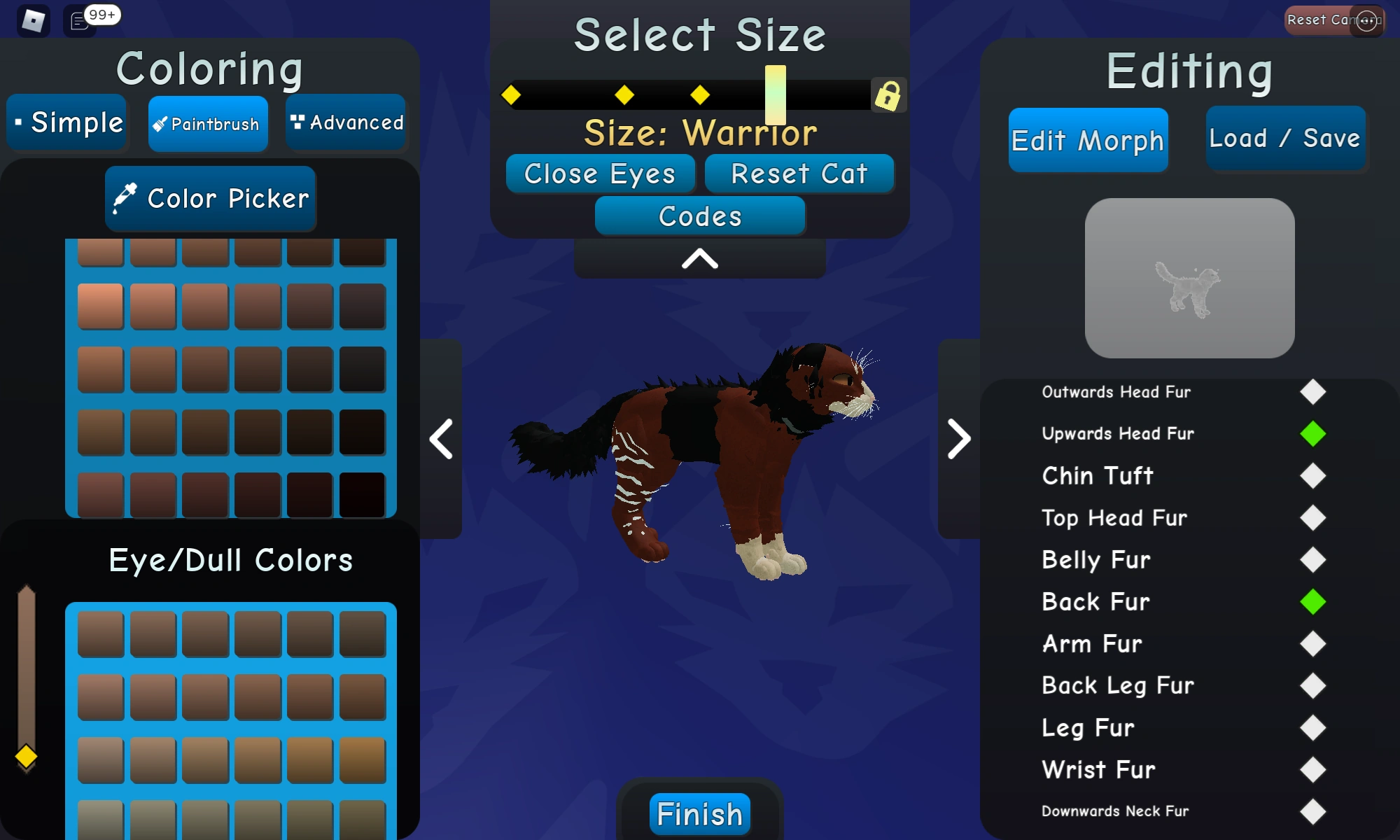The height and width of the screenshot is (840, 1400).
Task: Open the Color Picker eyedropper
Action: point(125,198)
